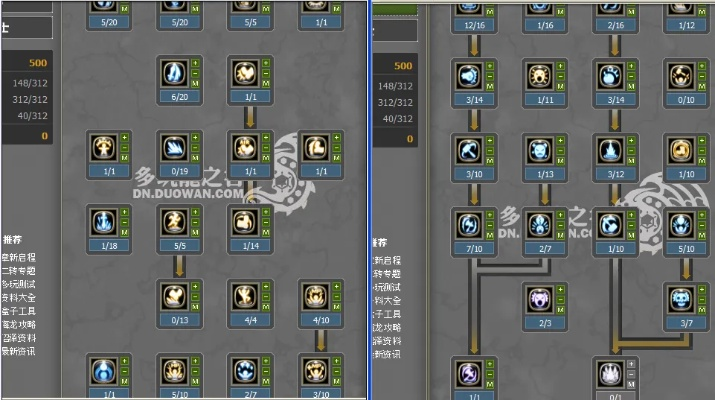
Task: Pick the skill showing 2/3
Action: click(x=539, y=299)
